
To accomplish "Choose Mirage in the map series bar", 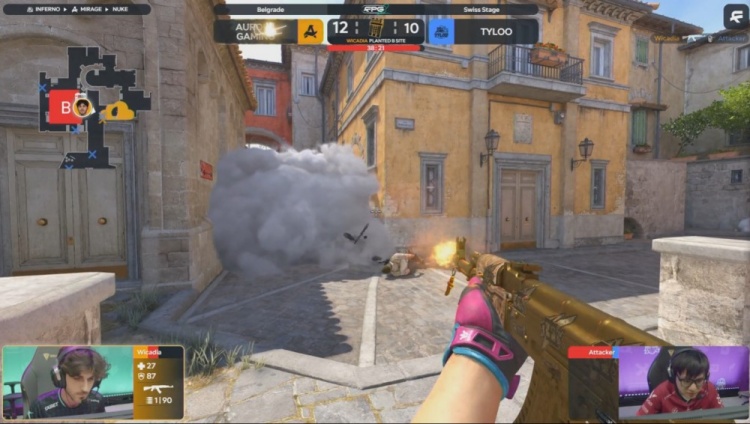I will [x=85, y=9].
